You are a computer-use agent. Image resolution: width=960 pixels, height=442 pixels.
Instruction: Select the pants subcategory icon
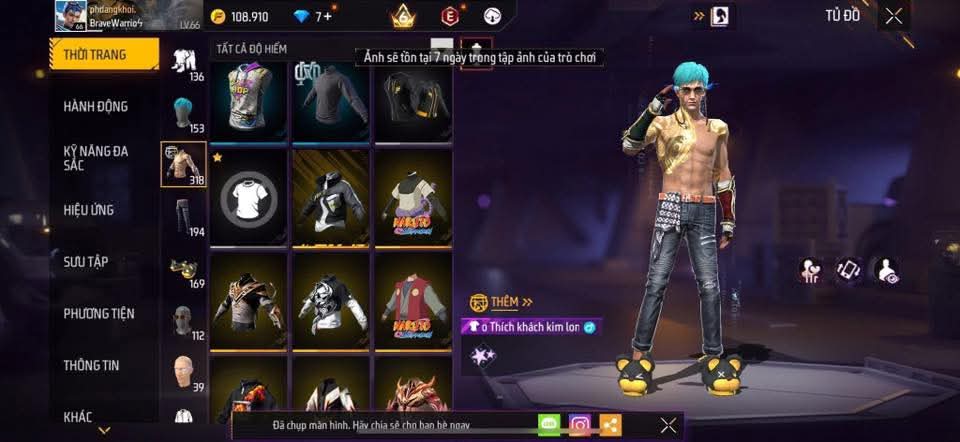pos(183,216)
